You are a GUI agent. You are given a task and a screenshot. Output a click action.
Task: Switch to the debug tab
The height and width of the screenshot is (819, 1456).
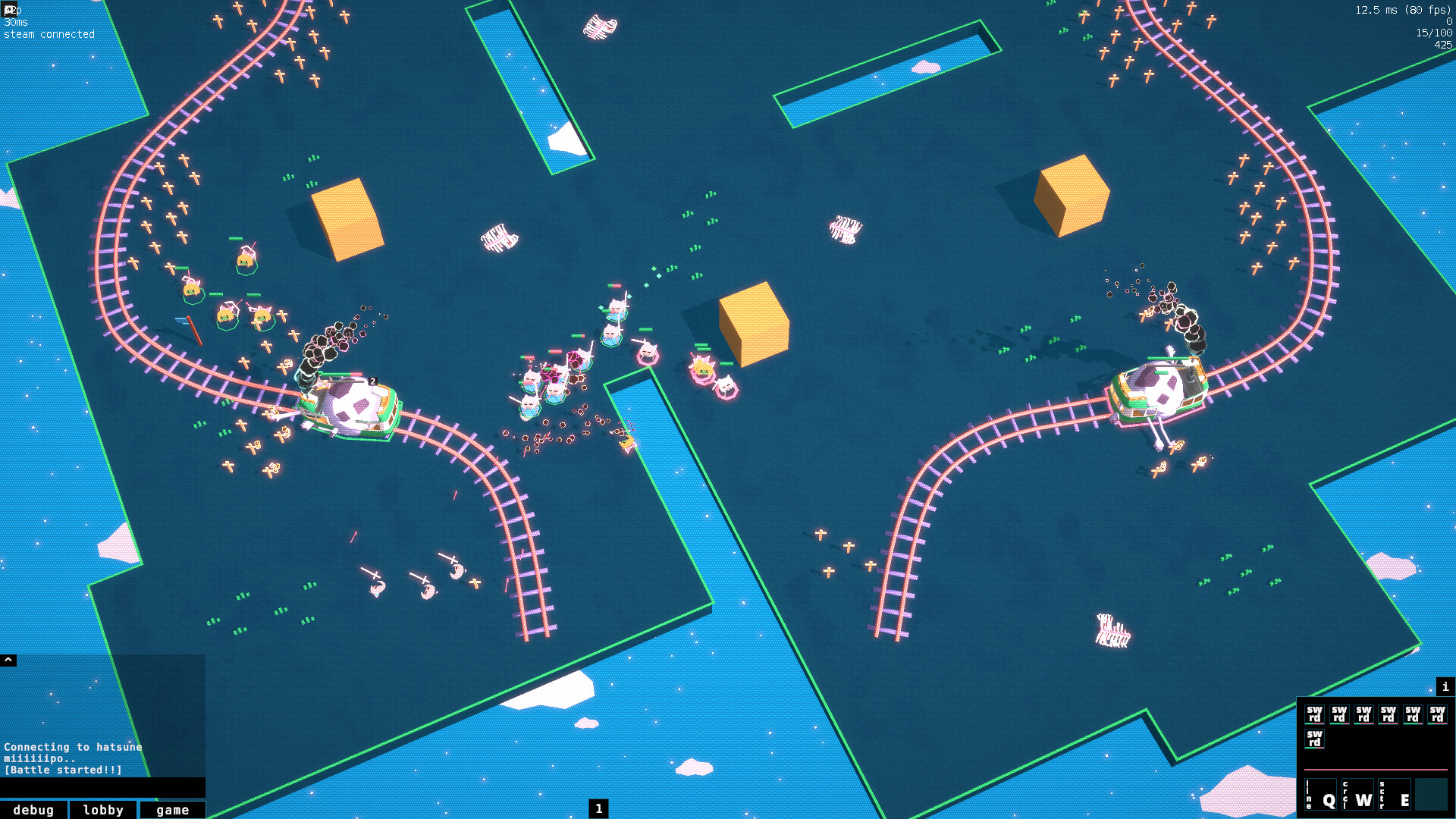pyautogui.click(x=34, y=809)
